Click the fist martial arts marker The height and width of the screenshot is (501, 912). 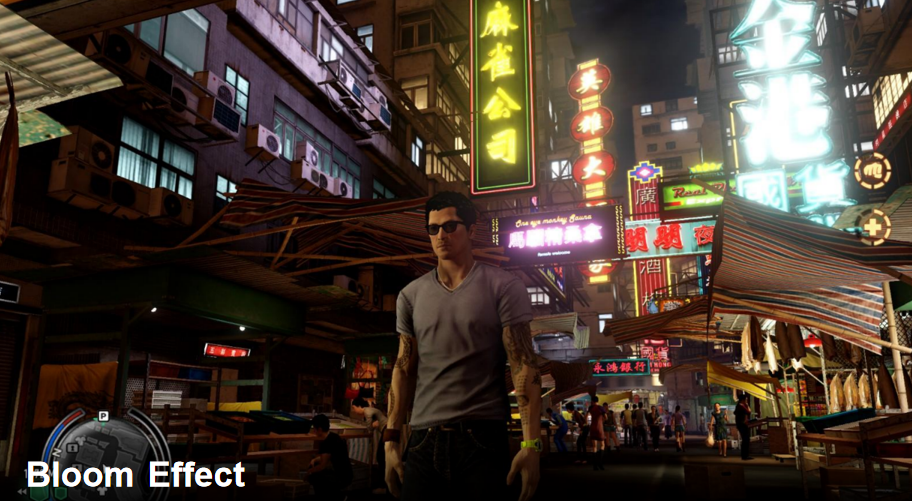coord(872,170)
